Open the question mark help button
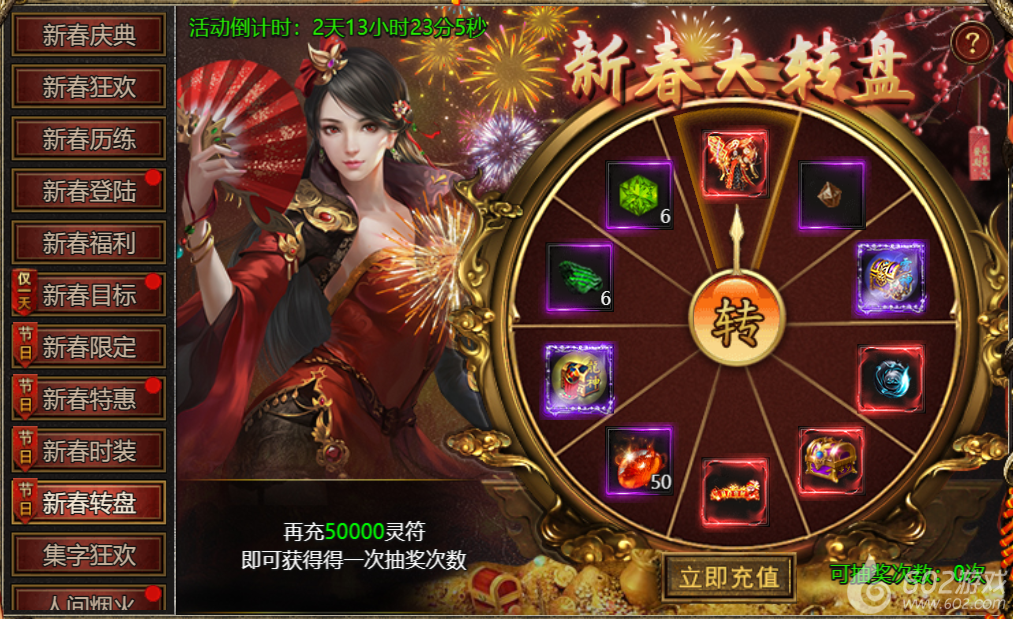Image resolution: width=1013 pixels, height=619 pixels. 971,42
